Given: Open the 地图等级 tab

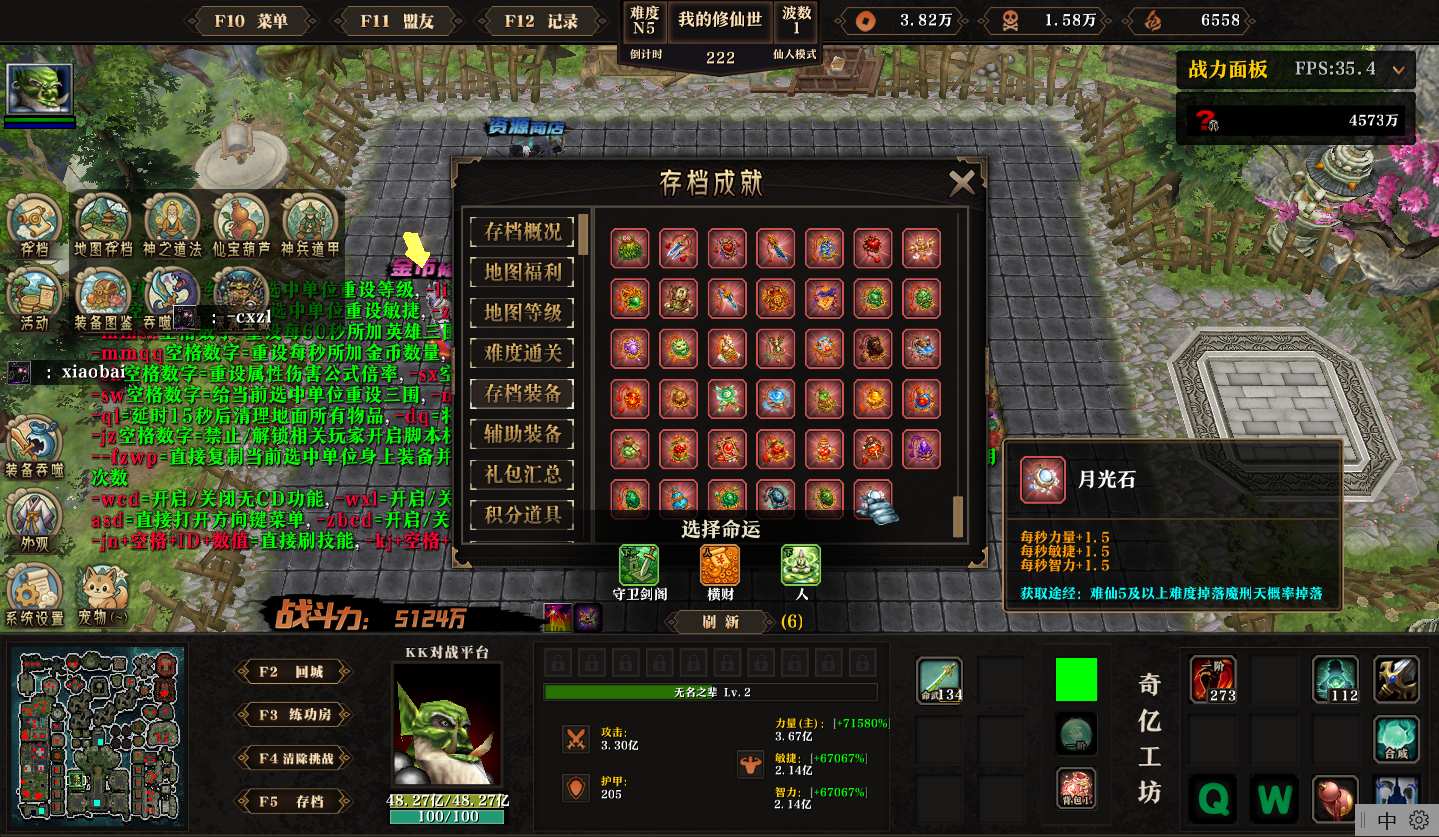Looking at the screenshot, I should coord(522,312).
